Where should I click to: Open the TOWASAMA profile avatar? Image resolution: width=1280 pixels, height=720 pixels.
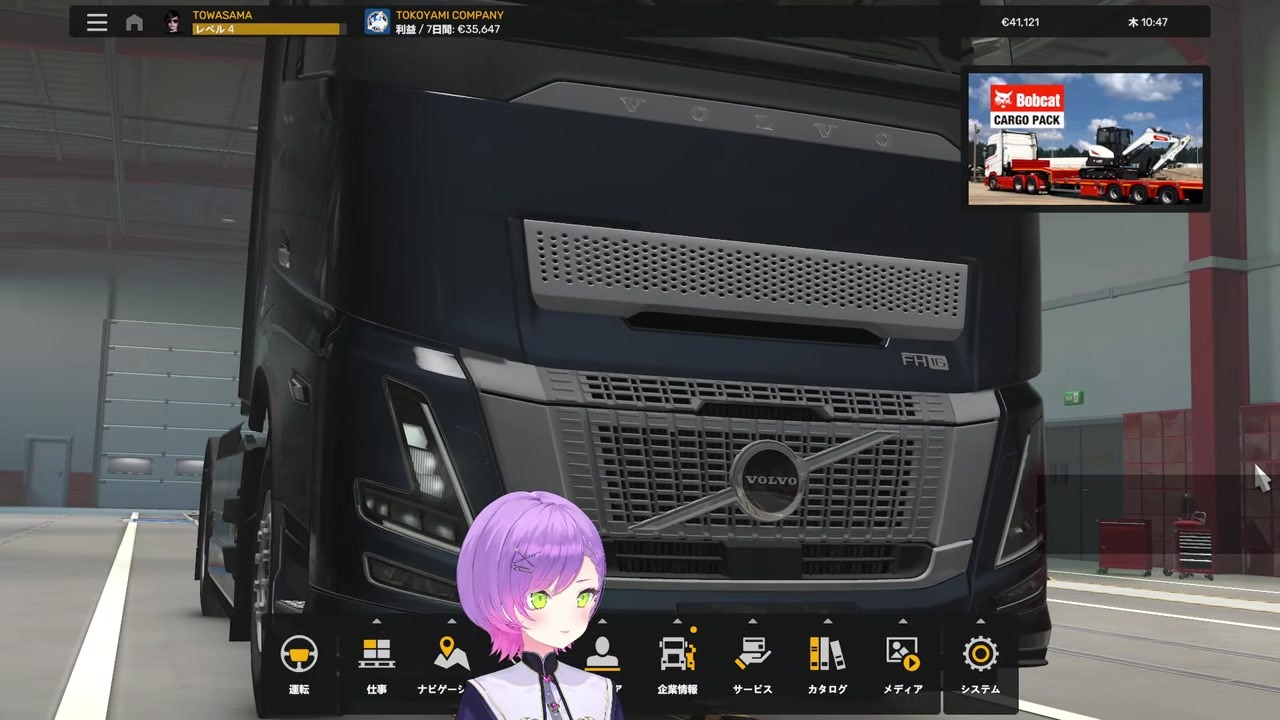[171, 21]
